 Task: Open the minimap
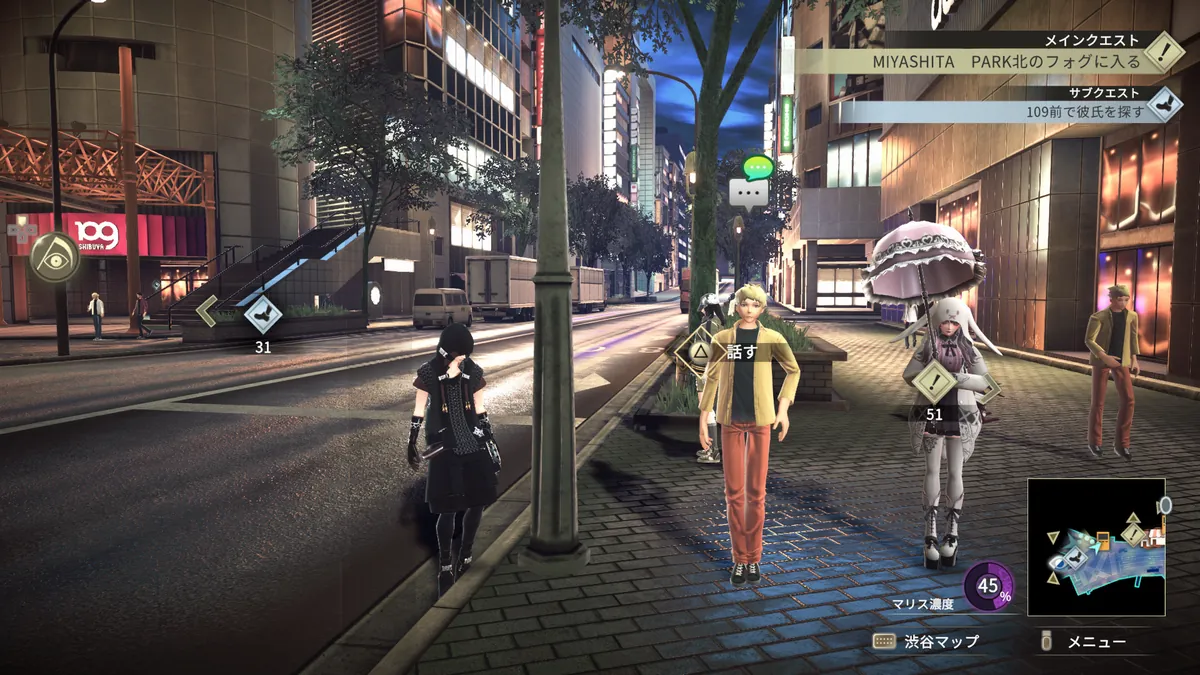pyautogui.click(x=1096, y=547)
